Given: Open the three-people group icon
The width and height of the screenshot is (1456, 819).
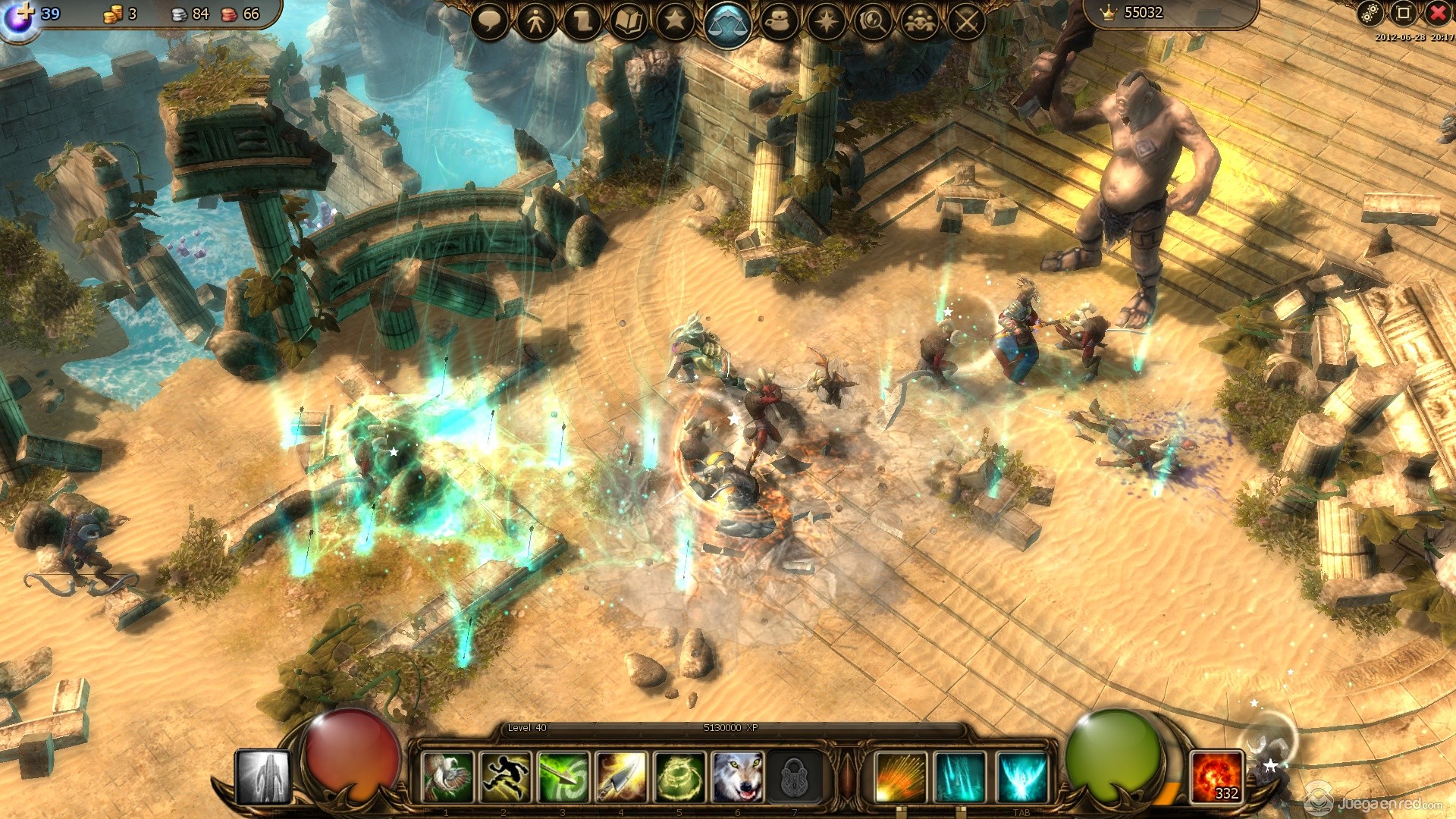Looking at the screenshot, I should coord(920,22).
